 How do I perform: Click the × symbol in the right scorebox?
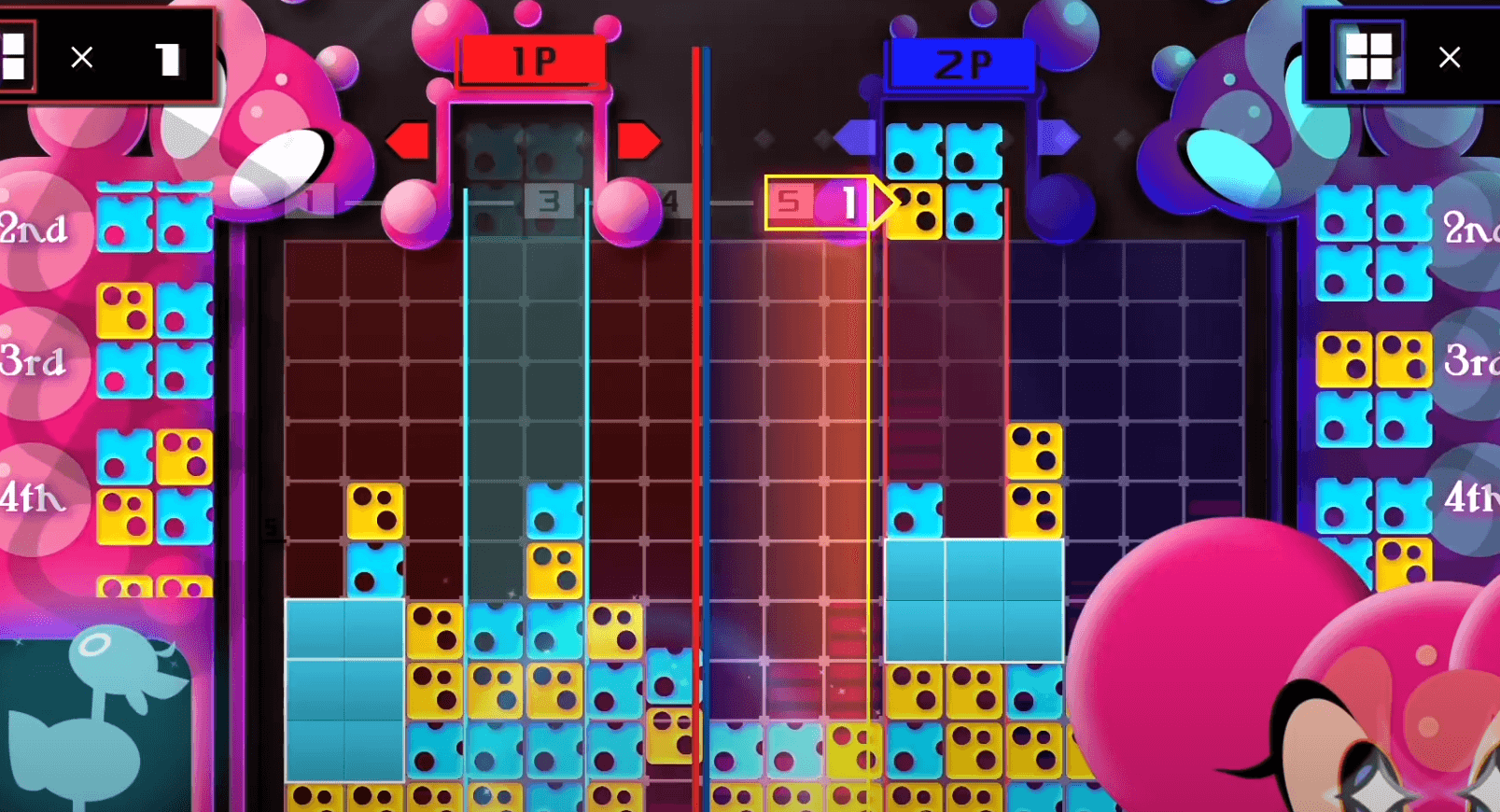click(1450, 58)
